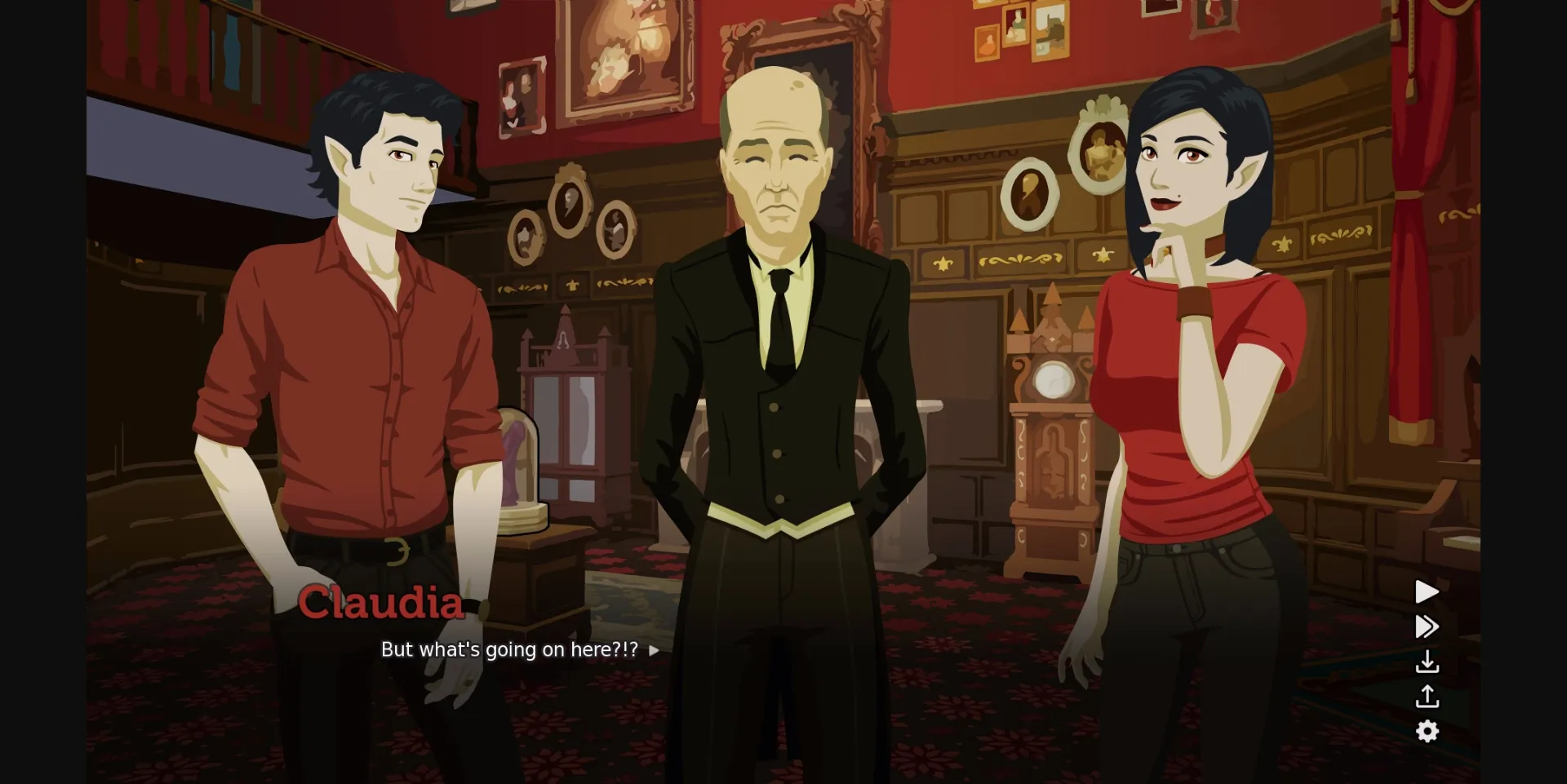Click the advance triangle after the dialogue text
The width and height of the screenshot is (1567, 784).
[x=653, y=651]
